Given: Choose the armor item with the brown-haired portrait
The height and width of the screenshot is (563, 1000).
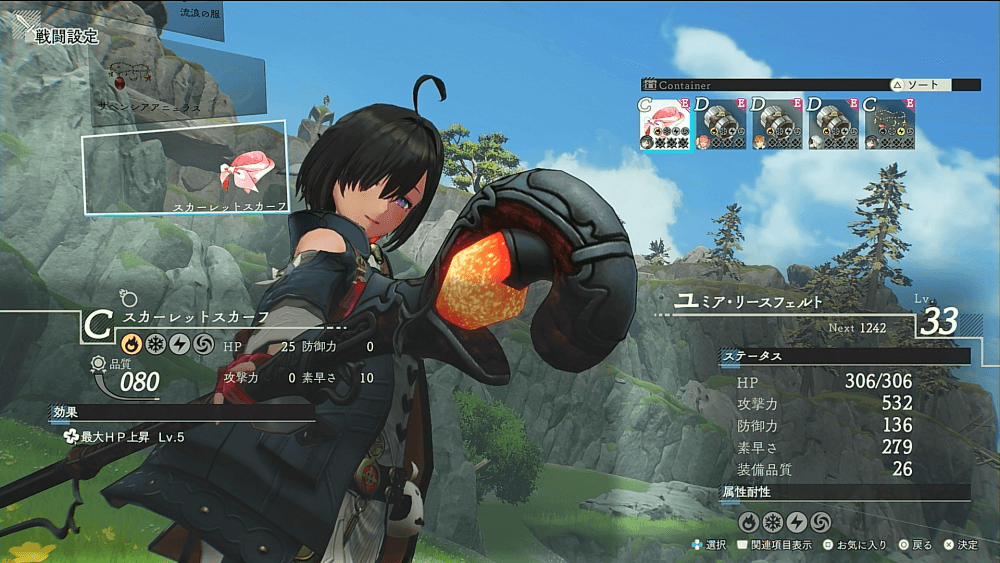Looking at the screenshot, I should (777, 123).
